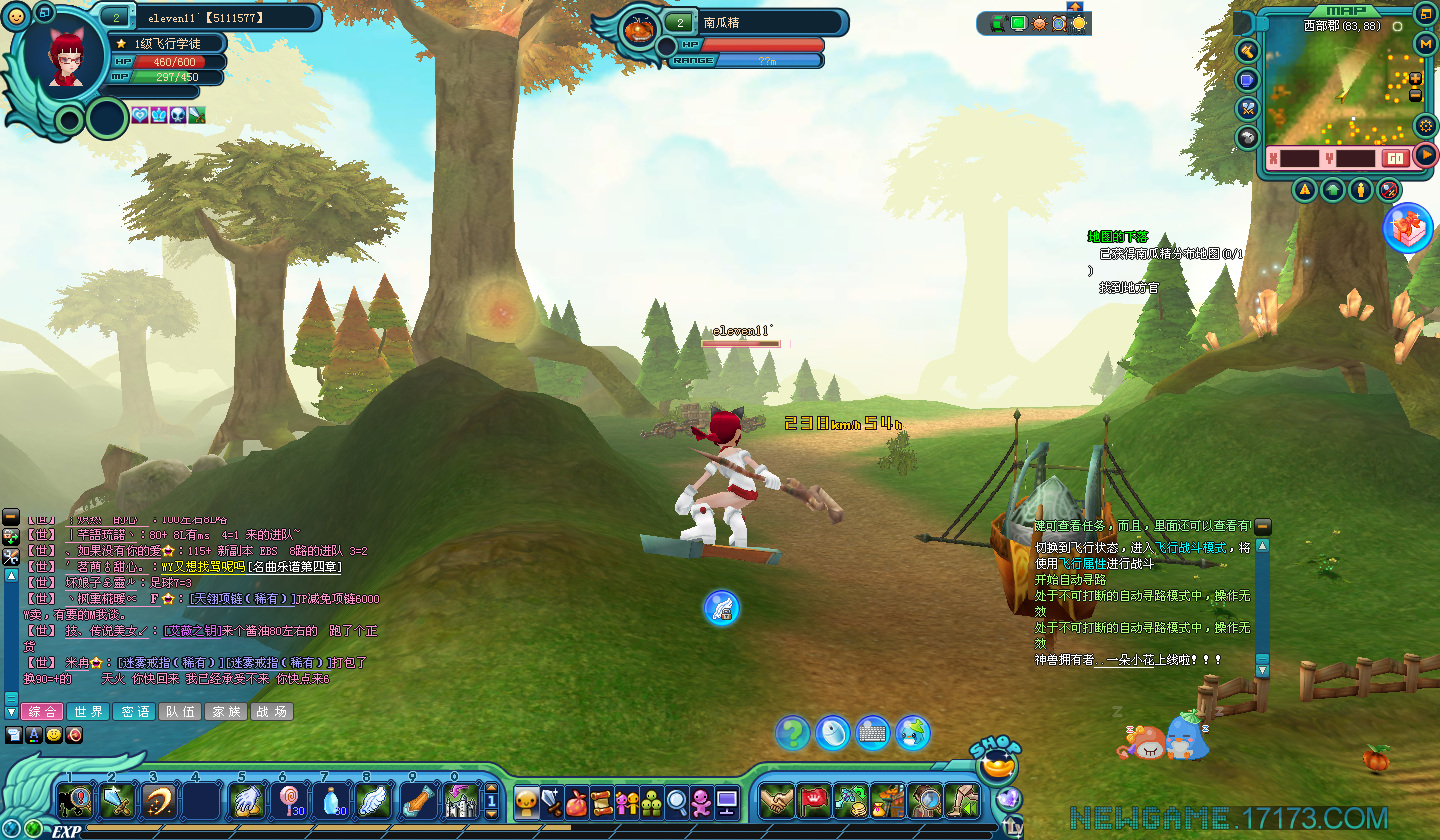Activate the white wing skill in slot 8
This screenshot has width=1440, height=840.
373,801
